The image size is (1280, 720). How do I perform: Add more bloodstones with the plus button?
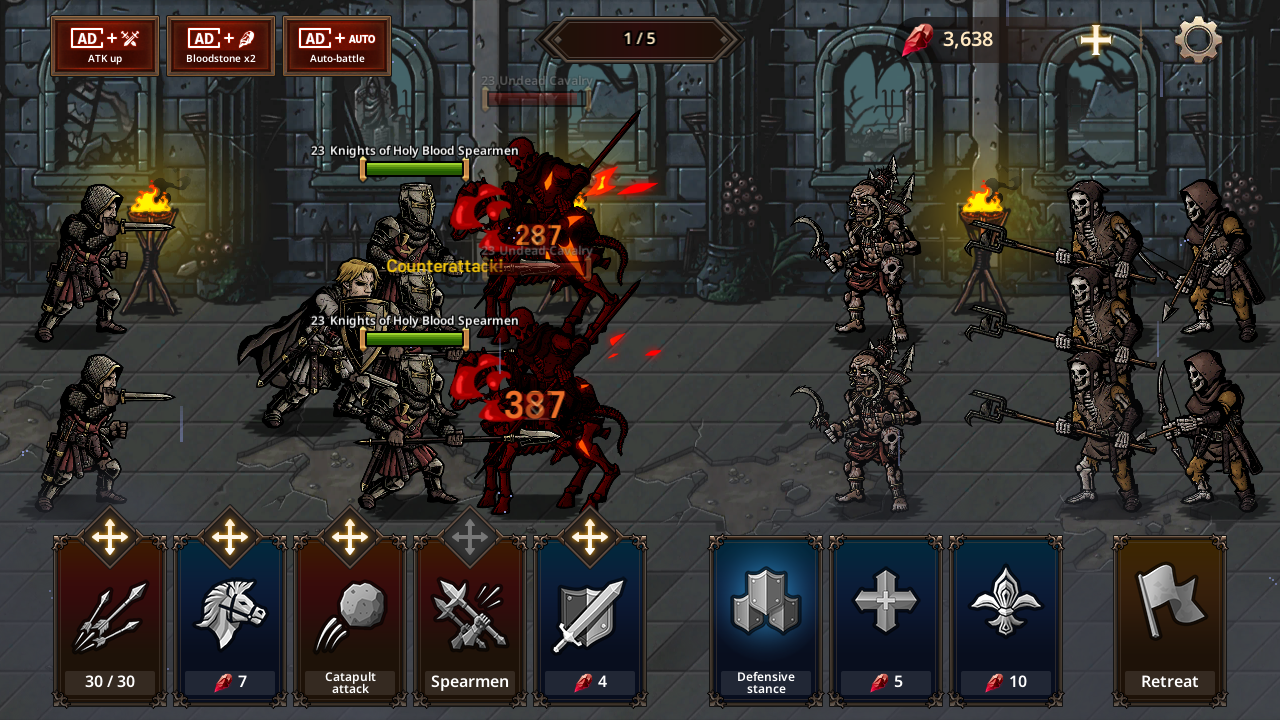coord(1096,41)
